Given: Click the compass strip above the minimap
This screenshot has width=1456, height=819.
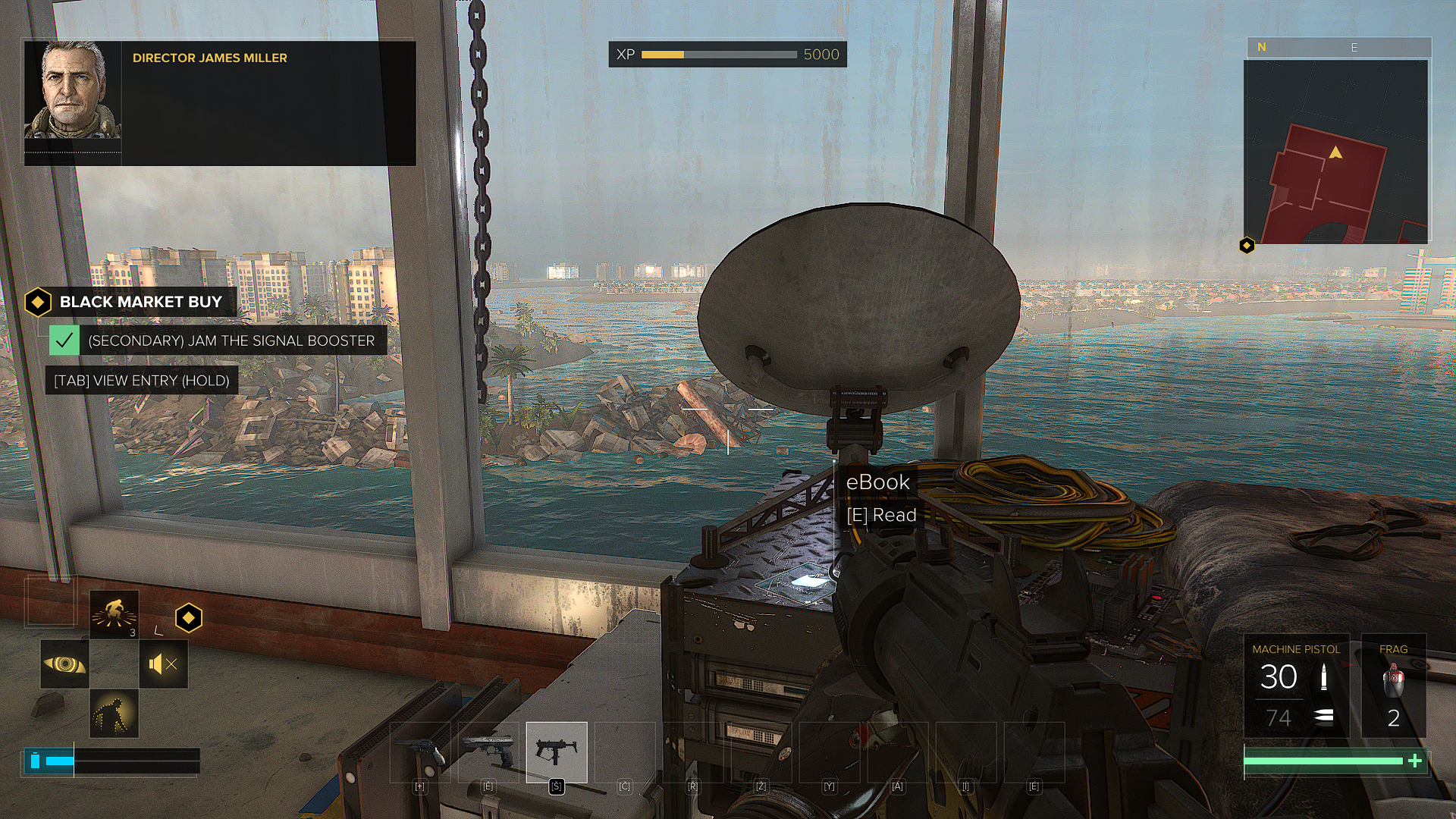Looking at the screenshot, I should coord(1338,47).
